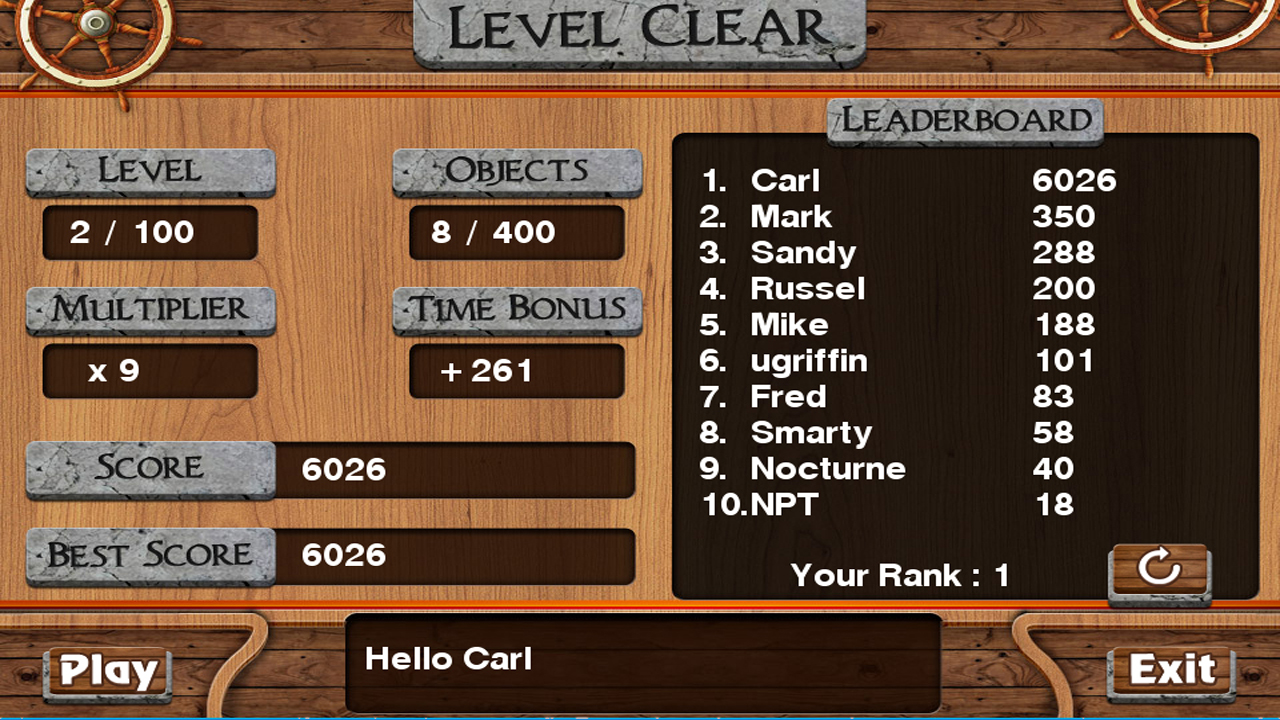This screenshot has width=1280, height=720.
Task: Click the Time Bonus plaque
Action: tap(517, 310)
